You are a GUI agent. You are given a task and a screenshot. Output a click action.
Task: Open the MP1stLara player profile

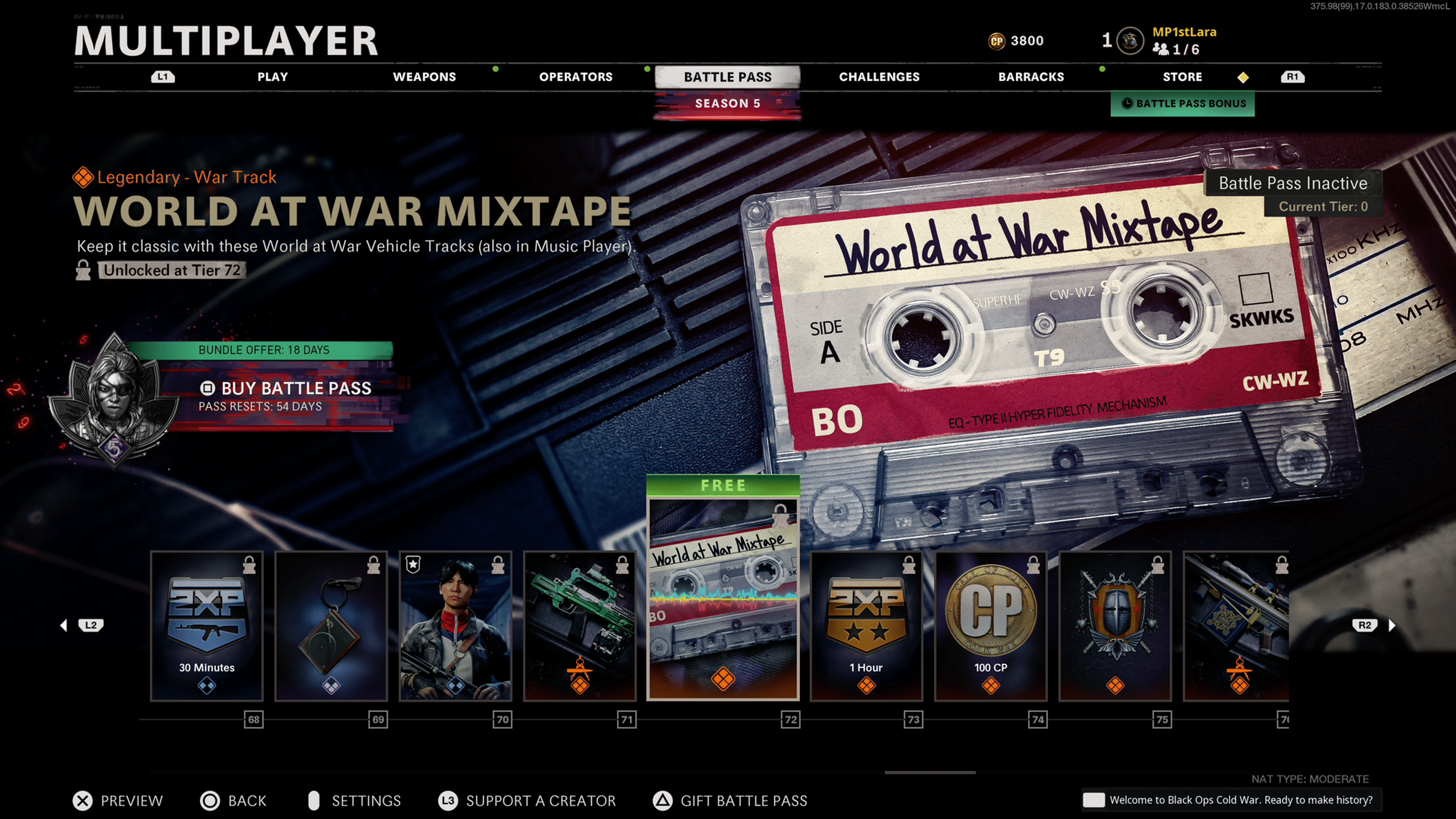[x=1183, y=32]
